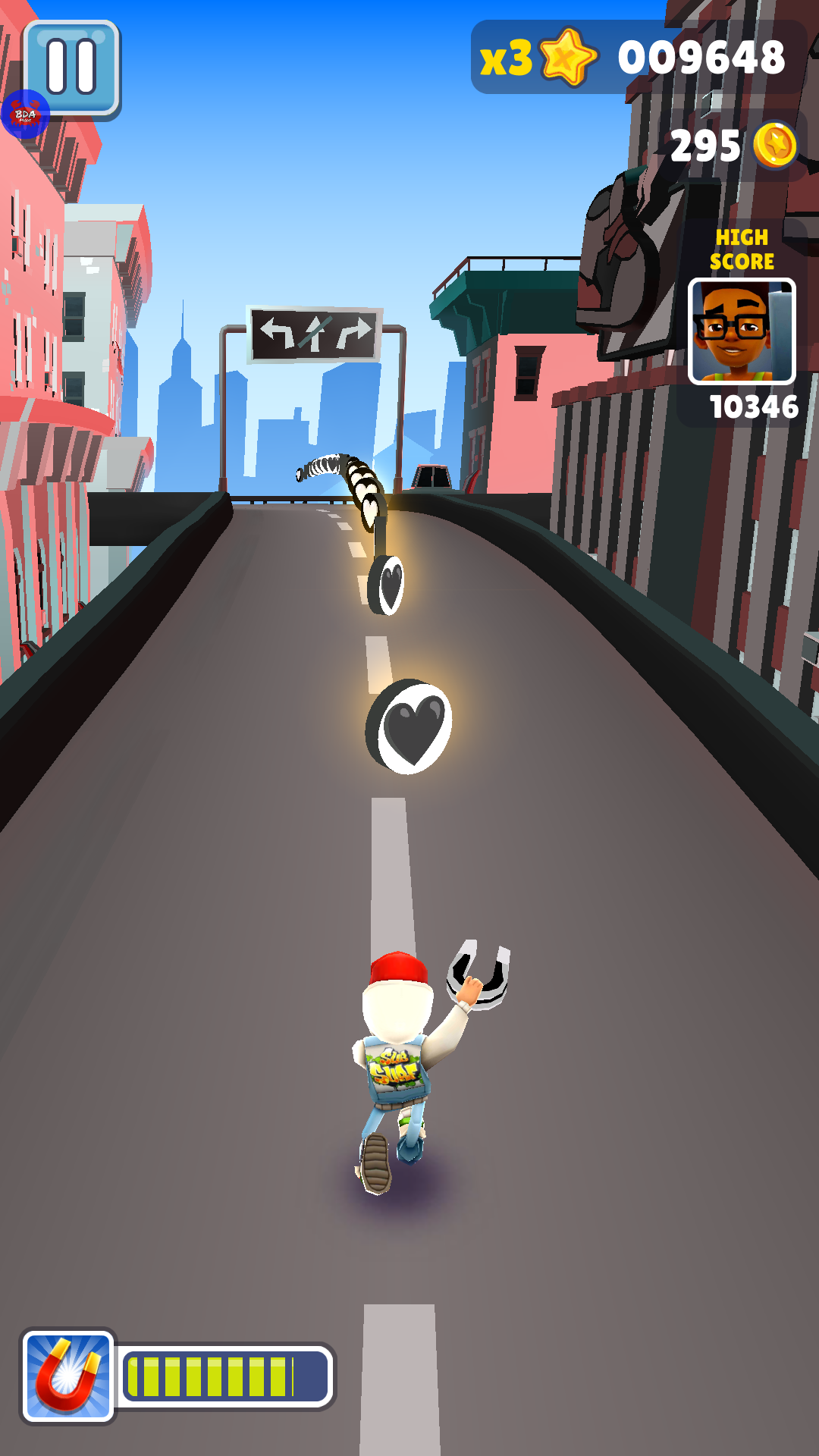Click the coin magnet power-up icon
Screen dimensions: 819x1456
pos(68,1376)
